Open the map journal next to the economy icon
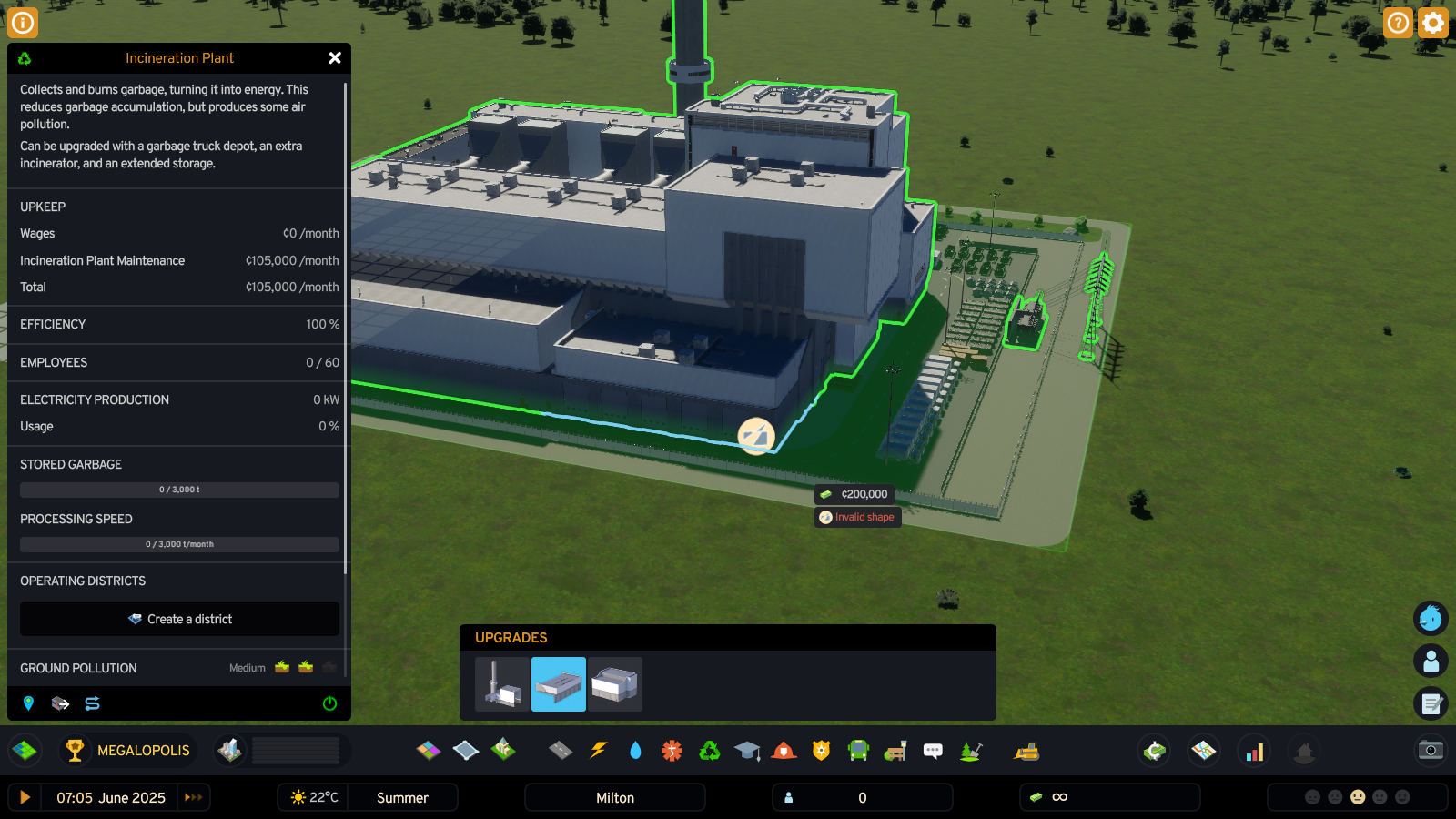1456x819 pixels. [1203, 751]
